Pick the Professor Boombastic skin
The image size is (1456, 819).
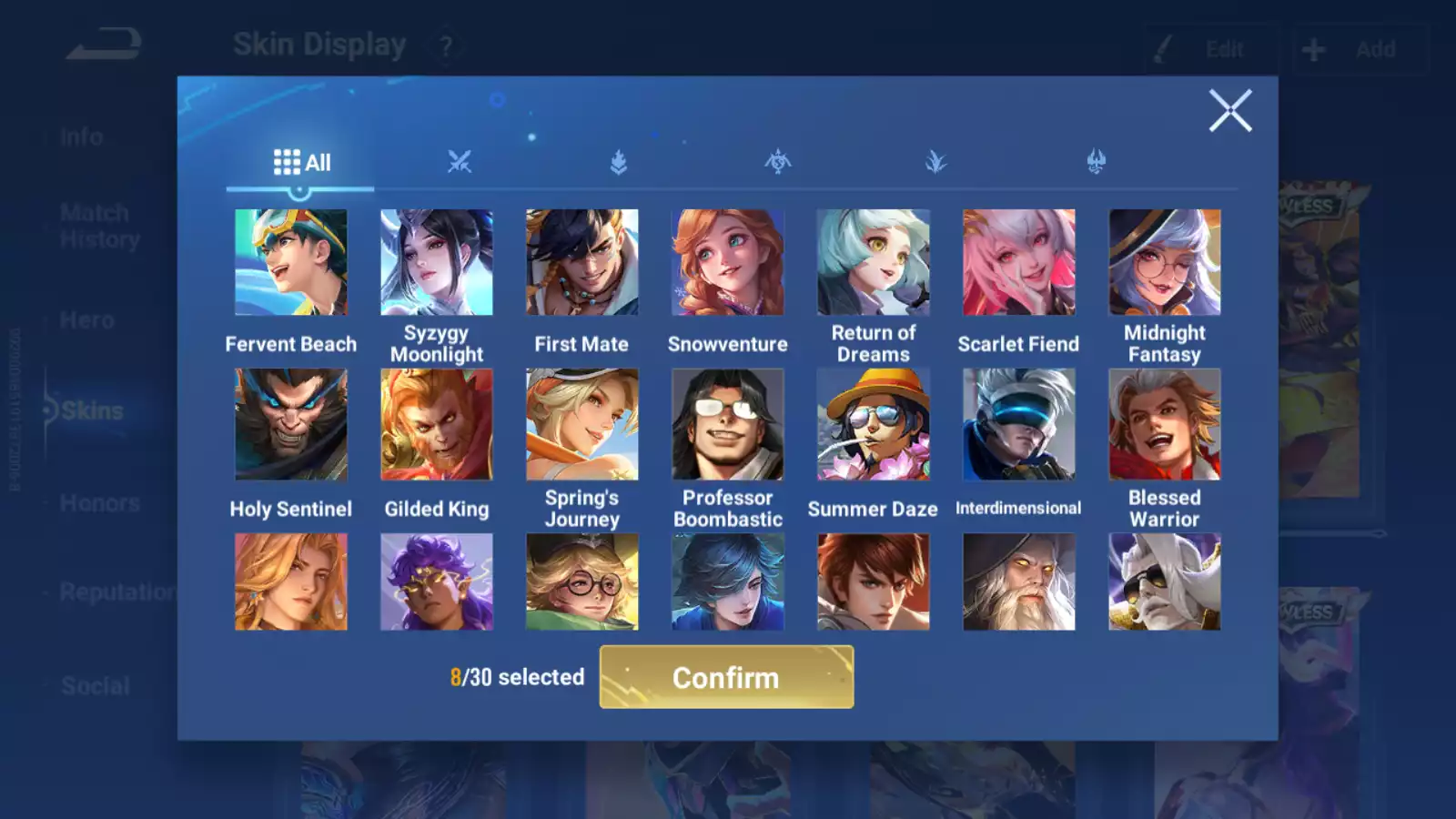tap(728, 424)
